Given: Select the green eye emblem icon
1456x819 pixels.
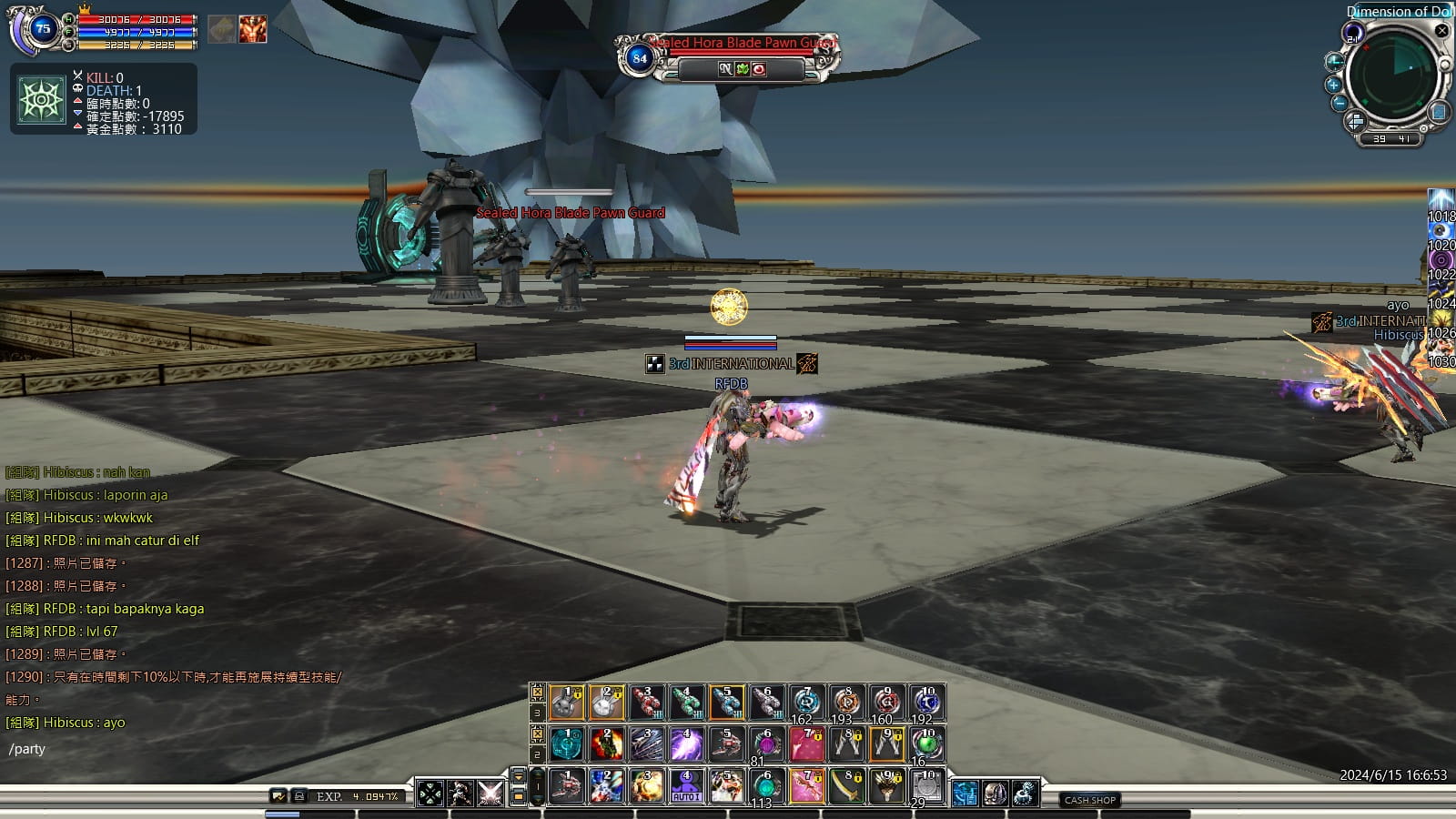Looking at the screenshot, I should click(41, 99).
